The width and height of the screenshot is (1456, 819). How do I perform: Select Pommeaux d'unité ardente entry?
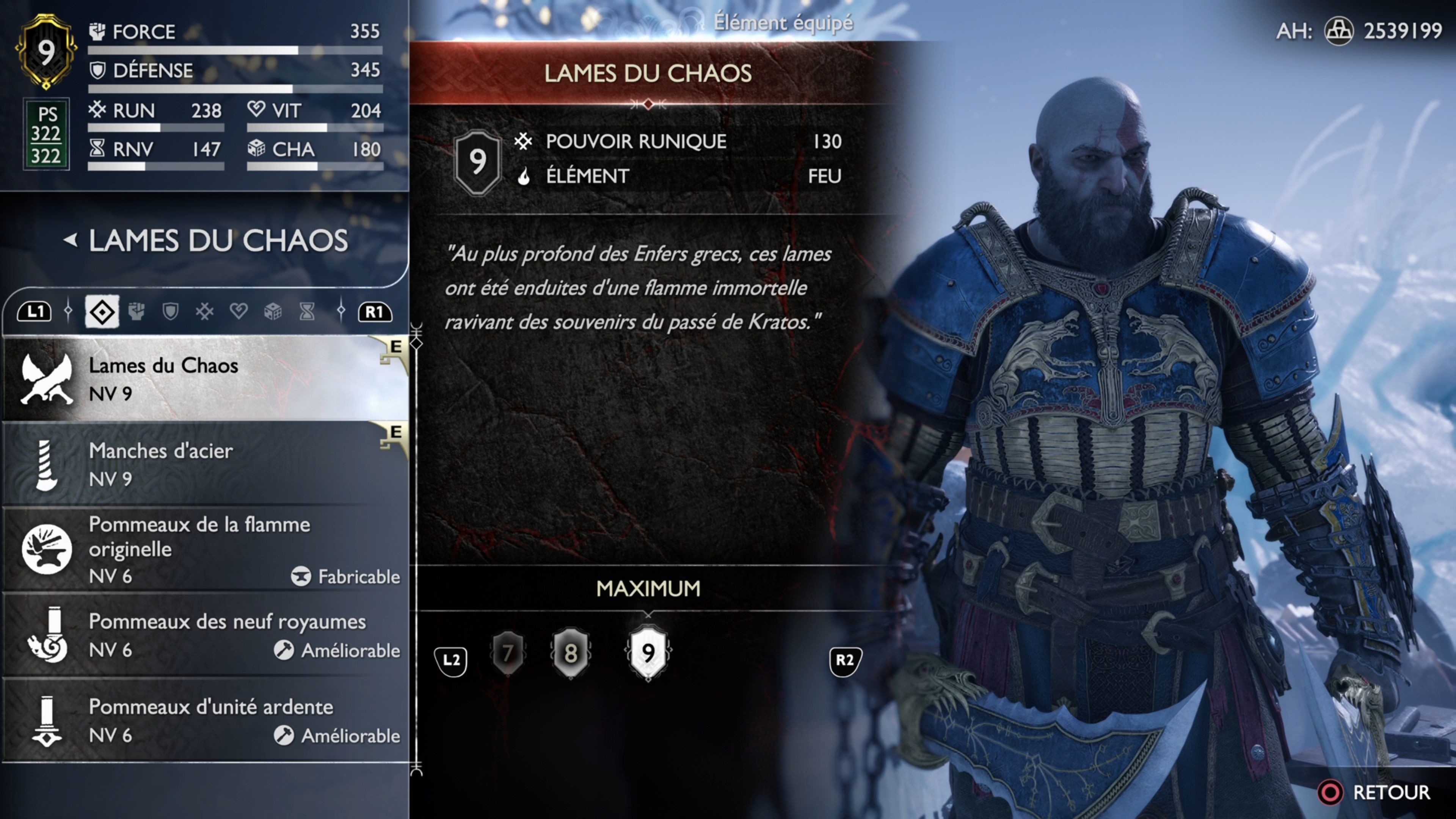204,720
